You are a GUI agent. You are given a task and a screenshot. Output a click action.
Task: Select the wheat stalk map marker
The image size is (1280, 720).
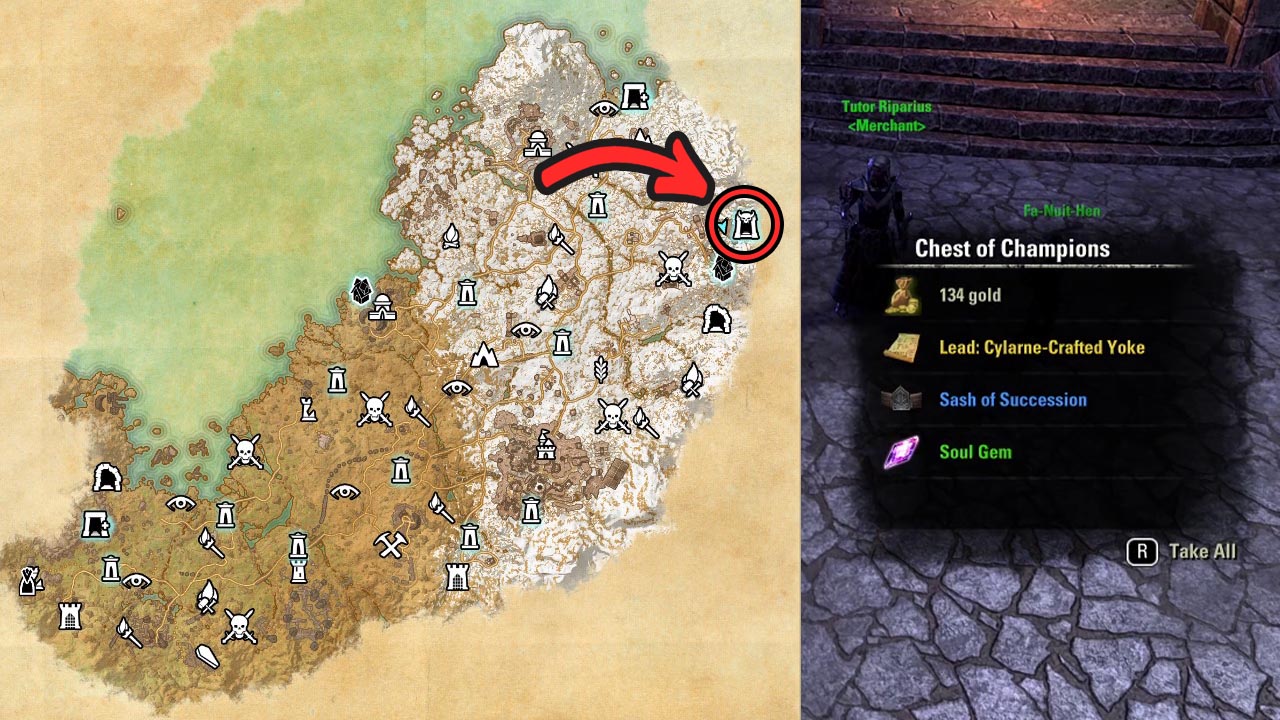point(601,369)
